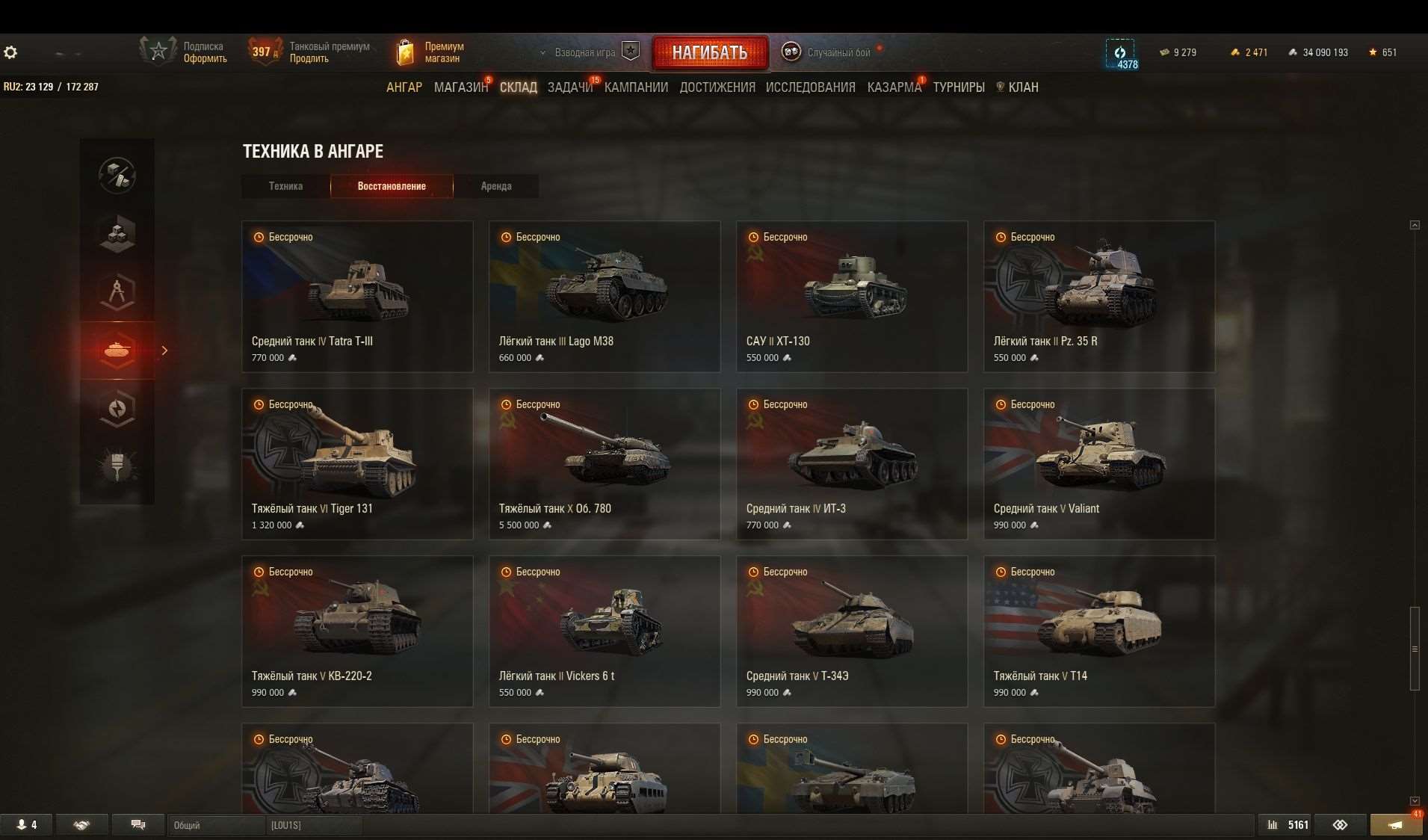
Task: Open the equipment crates icon in sidebar
Action: point(117,234)
